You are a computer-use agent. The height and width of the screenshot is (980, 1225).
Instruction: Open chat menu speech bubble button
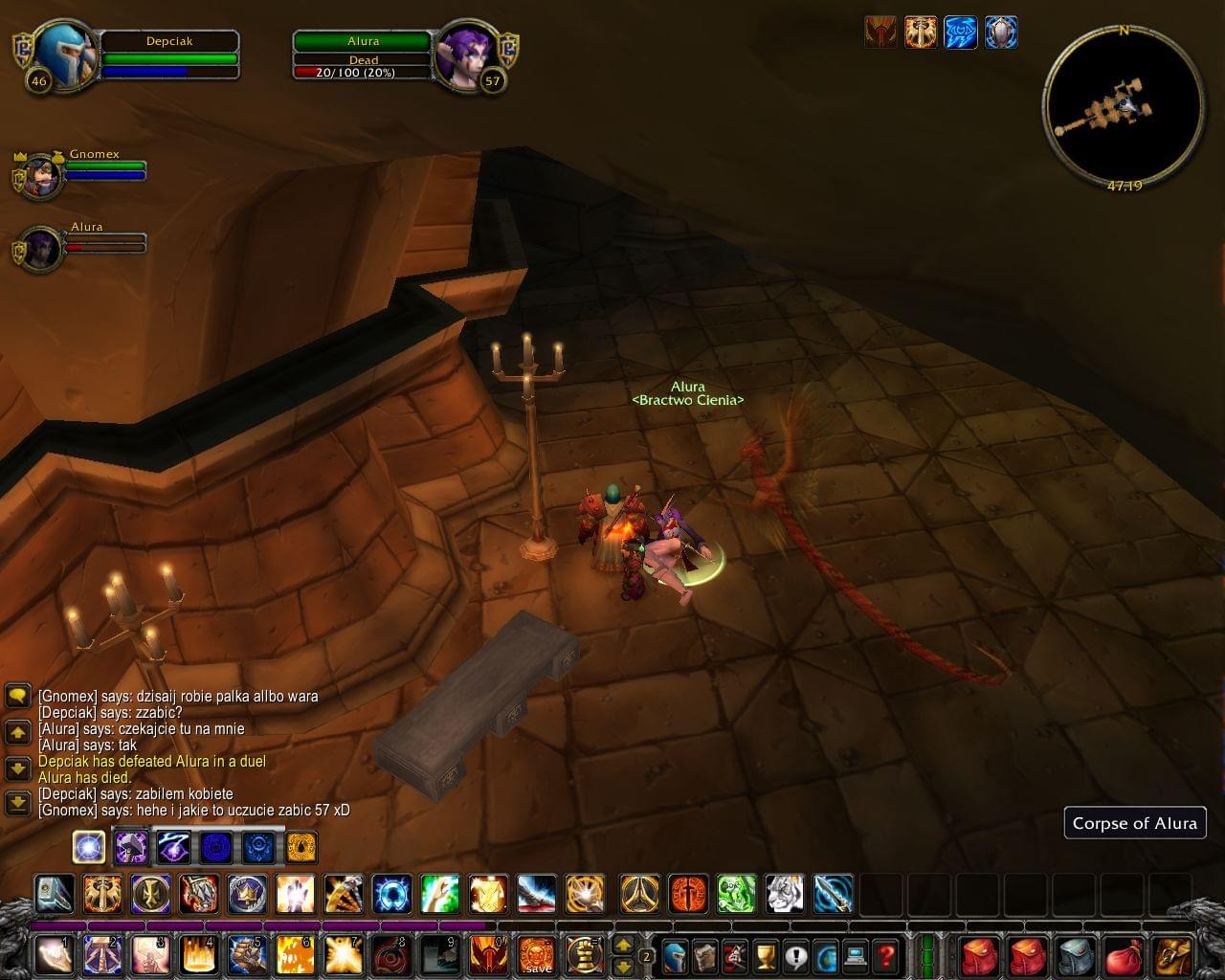click(x=18, y=696)
